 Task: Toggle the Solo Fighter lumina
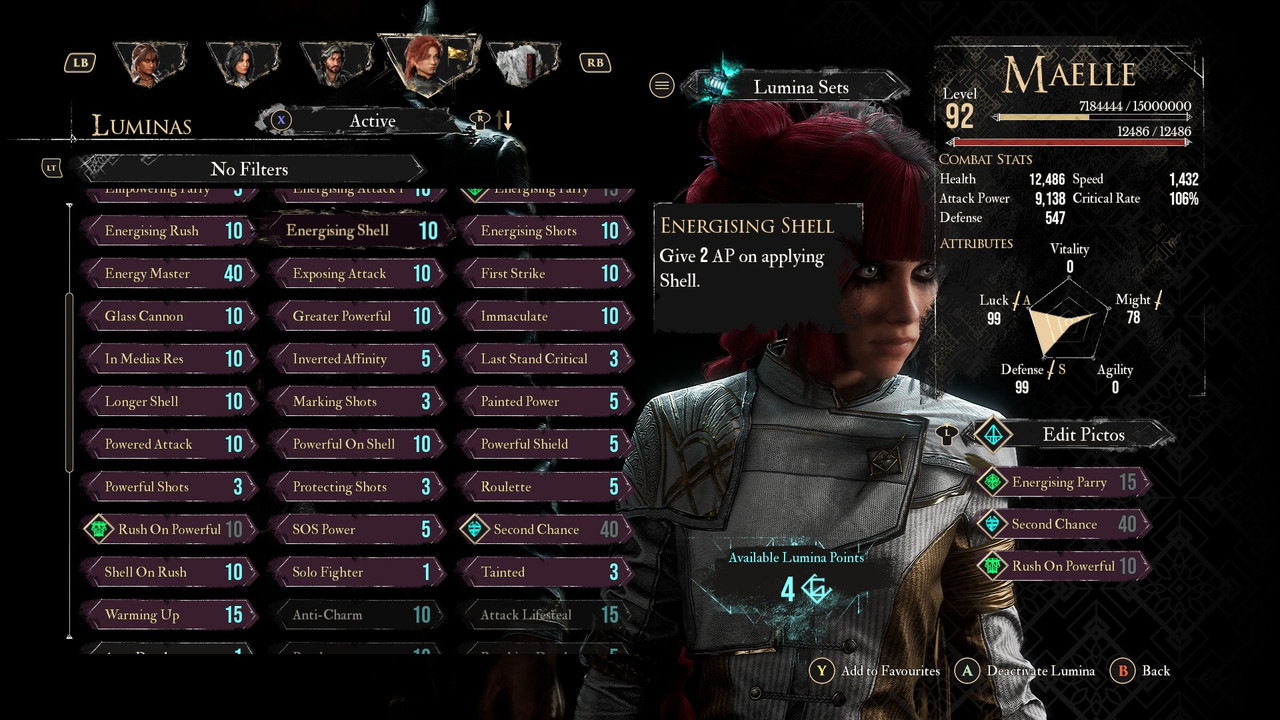click(354, 572)
